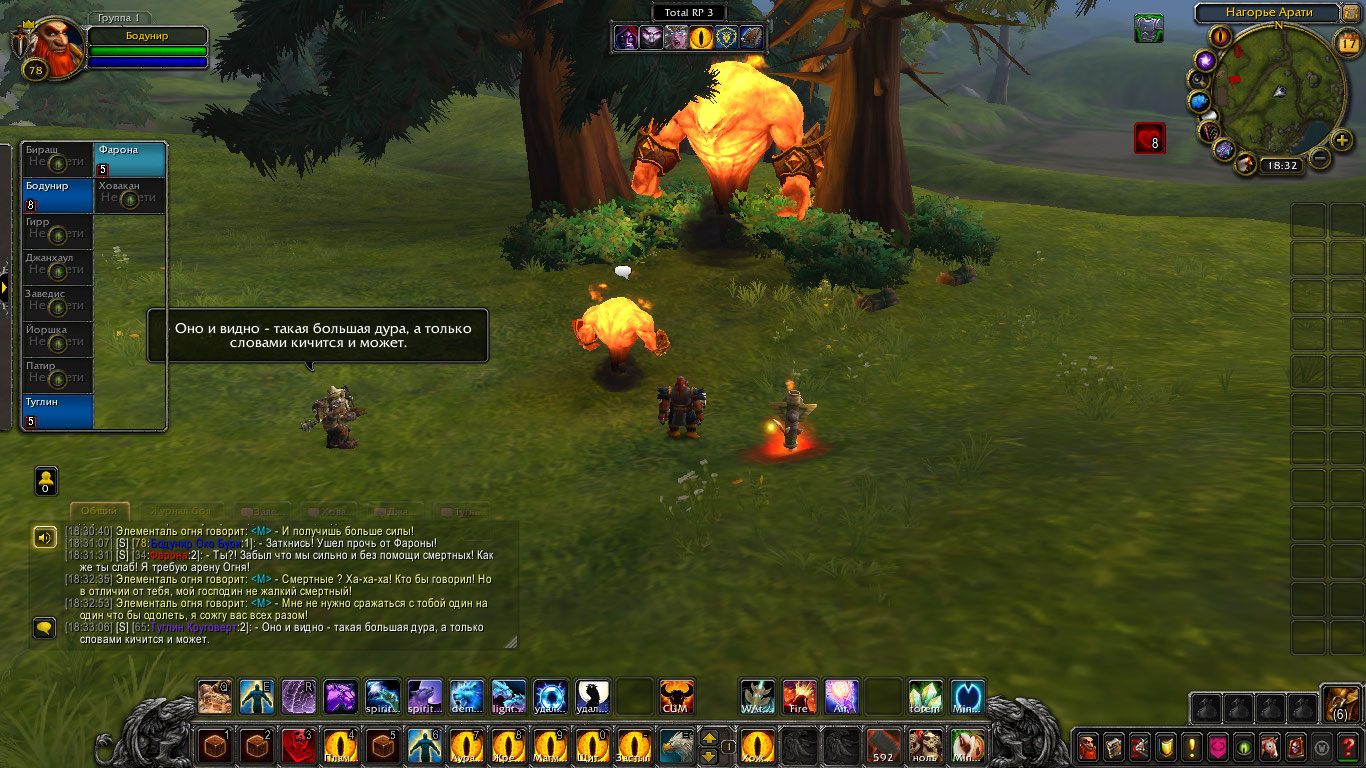Click the Total RP 3 toolbar eye icon
Viewport: 1366px width, 768px height.
pyautogui.click(x=703, y=38)
